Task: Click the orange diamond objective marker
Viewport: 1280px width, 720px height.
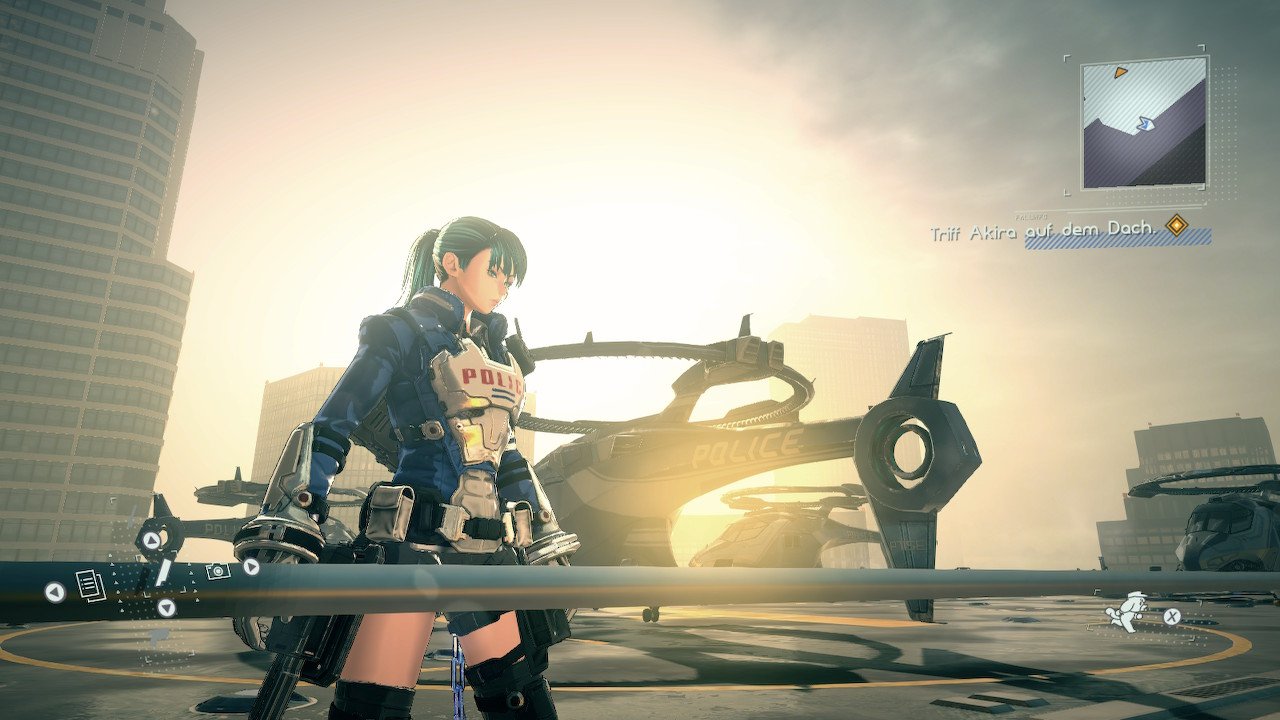Action: pyautogui.click(x=1177, y=226)
